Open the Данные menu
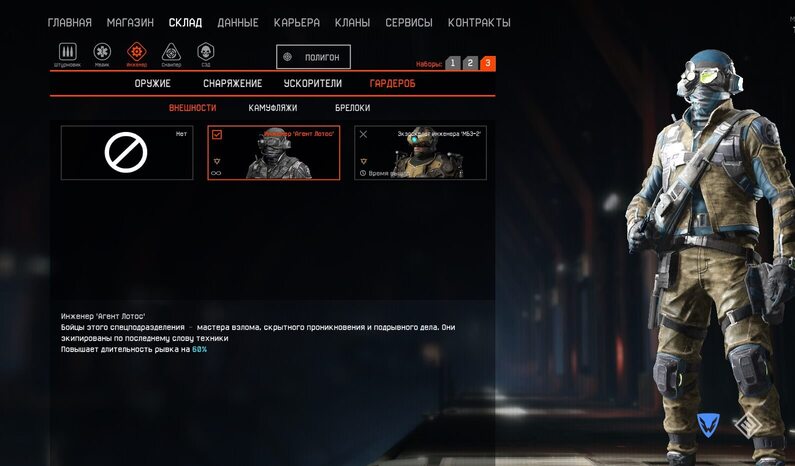This screenshot has height=466, width=795. tap(237, 22)
